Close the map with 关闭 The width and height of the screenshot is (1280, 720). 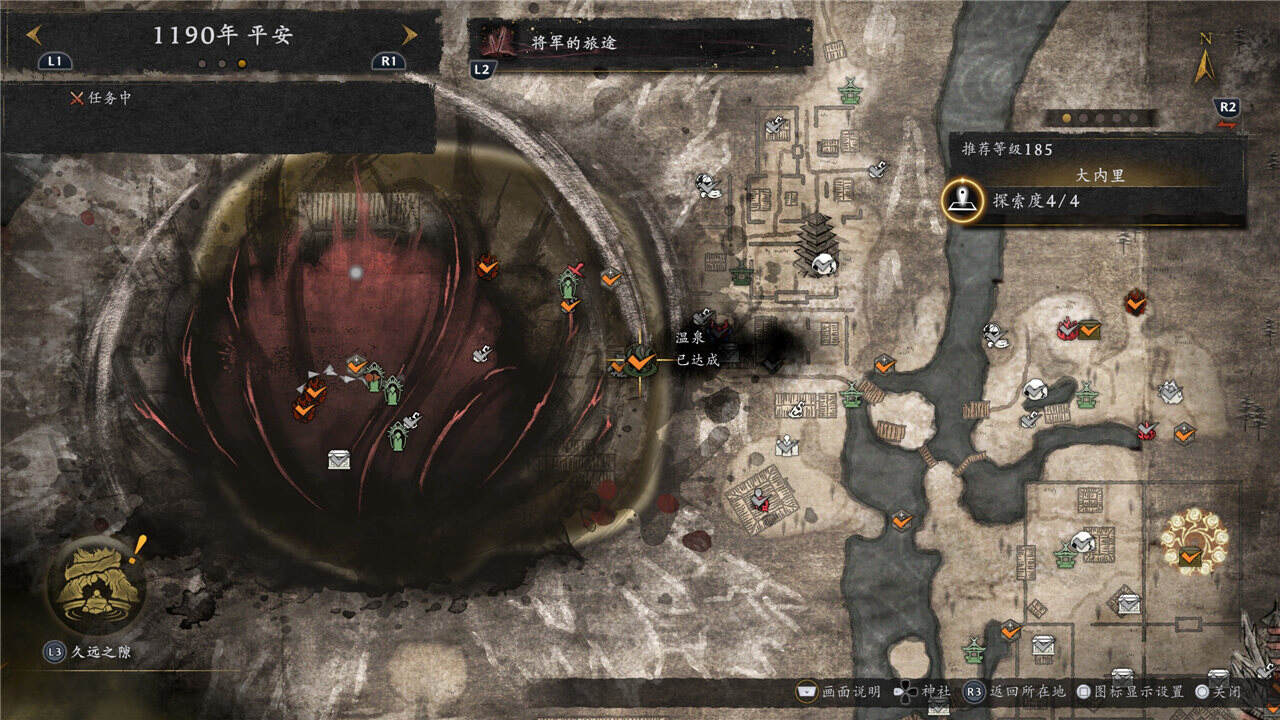click(x=1217, y=692)
